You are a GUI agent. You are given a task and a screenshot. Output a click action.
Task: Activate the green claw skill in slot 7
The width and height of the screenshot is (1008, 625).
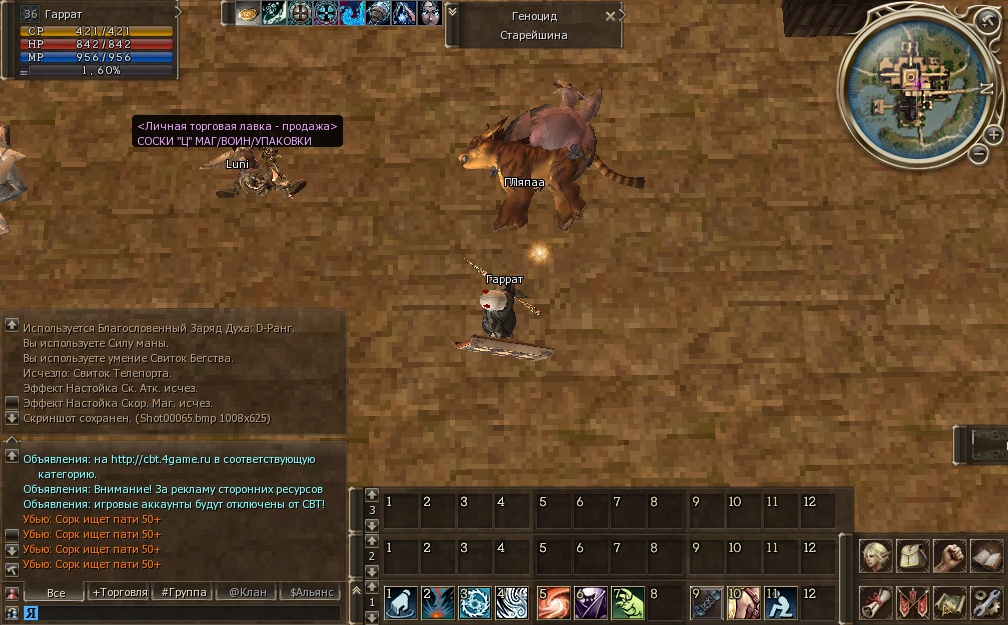pyautogui.click(x=628, y=602)
